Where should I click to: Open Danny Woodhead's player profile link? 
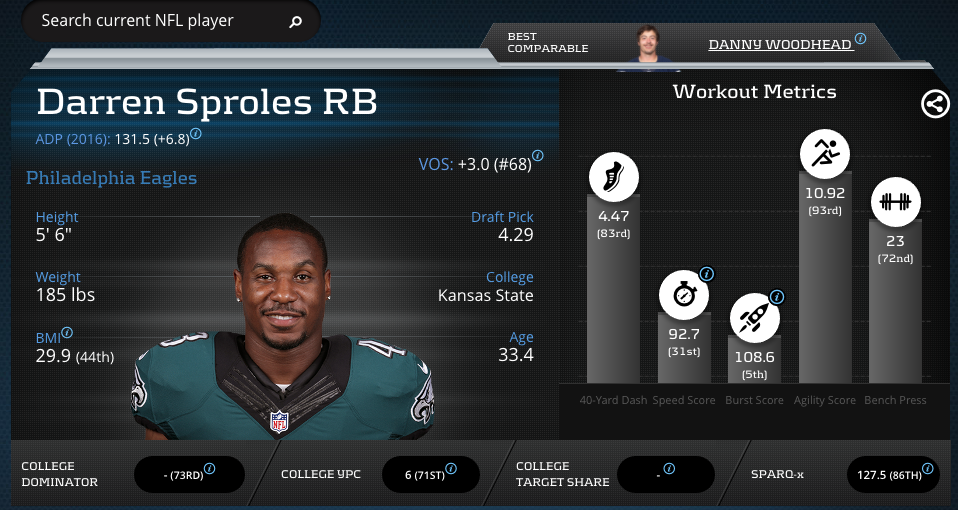tap(780, 44)
